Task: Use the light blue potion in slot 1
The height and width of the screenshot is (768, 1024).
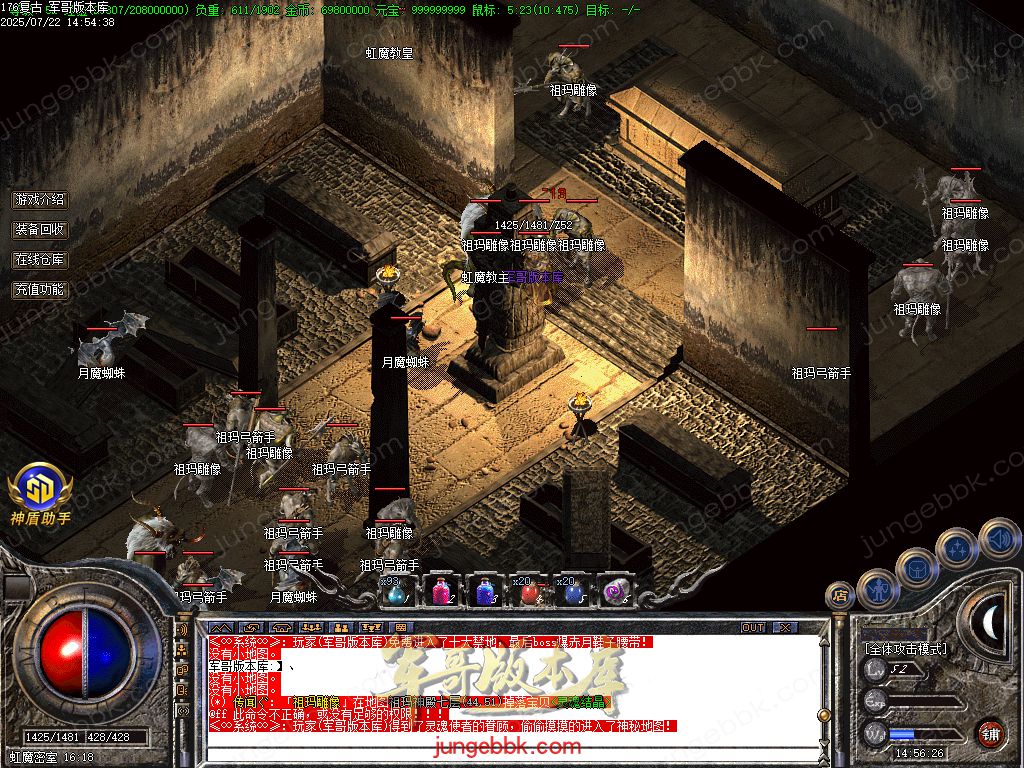Action: [396, 592]
